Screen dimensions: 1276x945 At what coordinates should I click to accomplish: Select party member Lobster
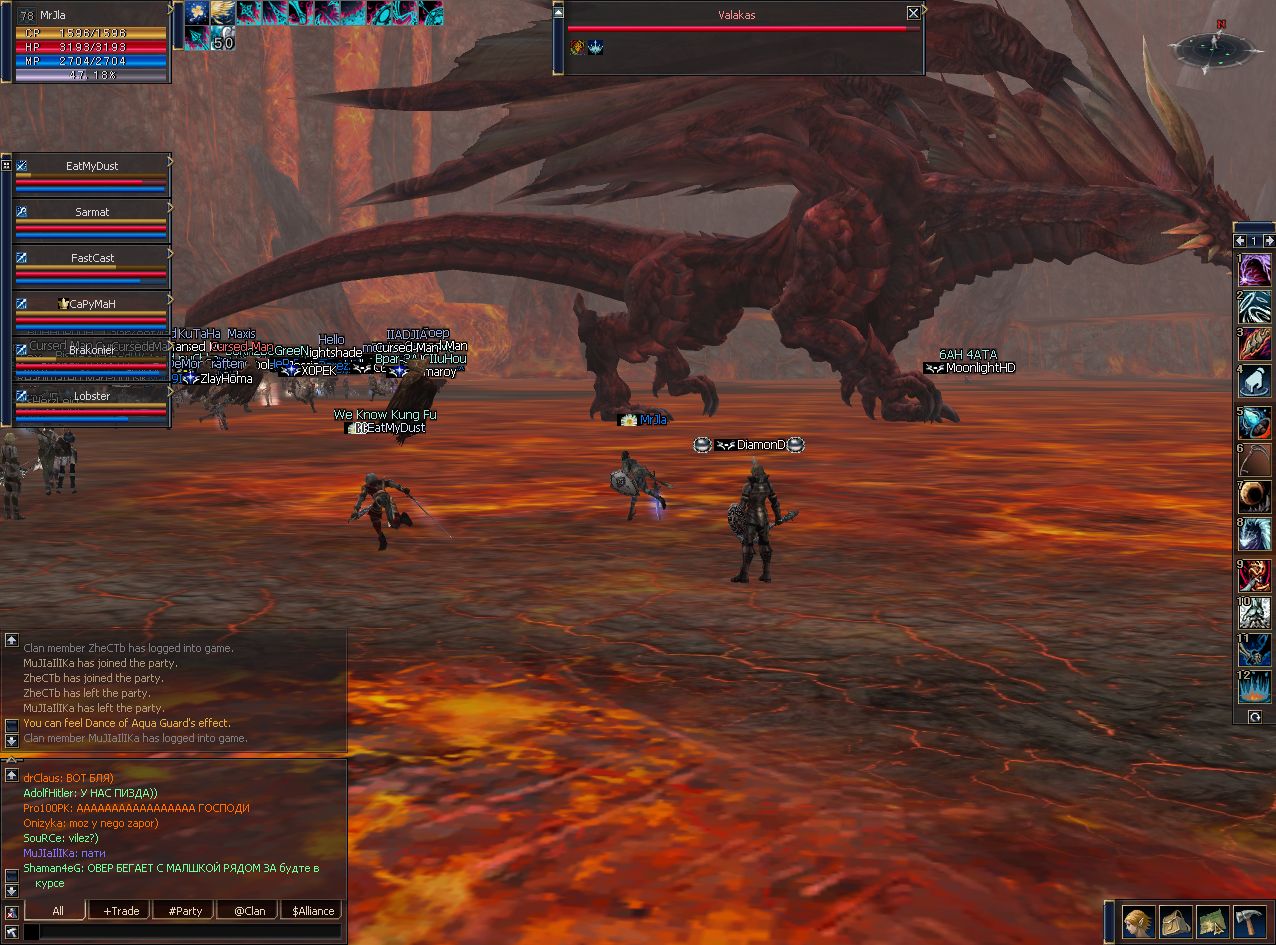[x=92, y=396]
